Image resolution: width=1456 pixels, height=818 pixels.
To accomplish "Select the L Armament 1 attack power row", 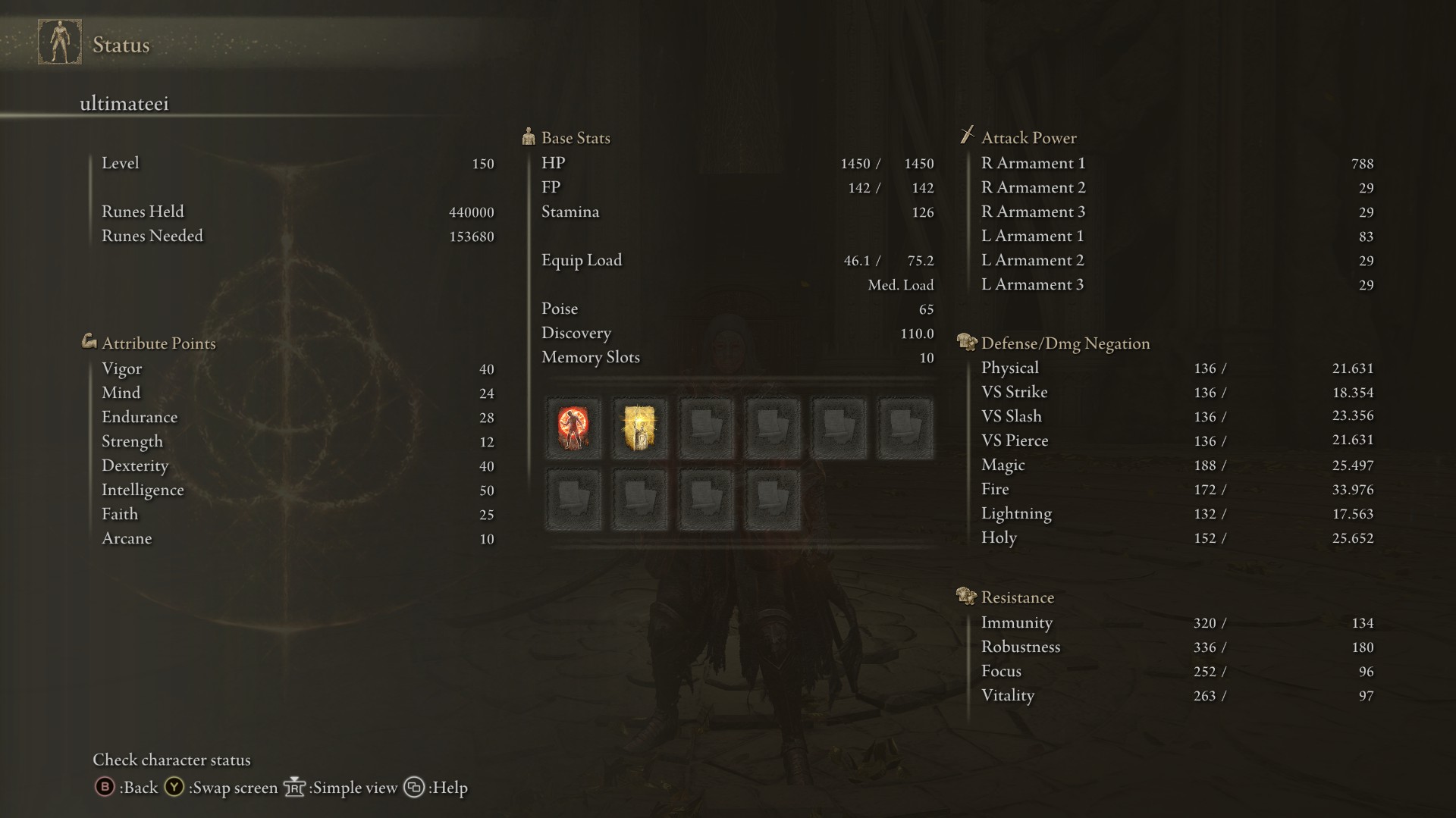I will (1175, 237).
